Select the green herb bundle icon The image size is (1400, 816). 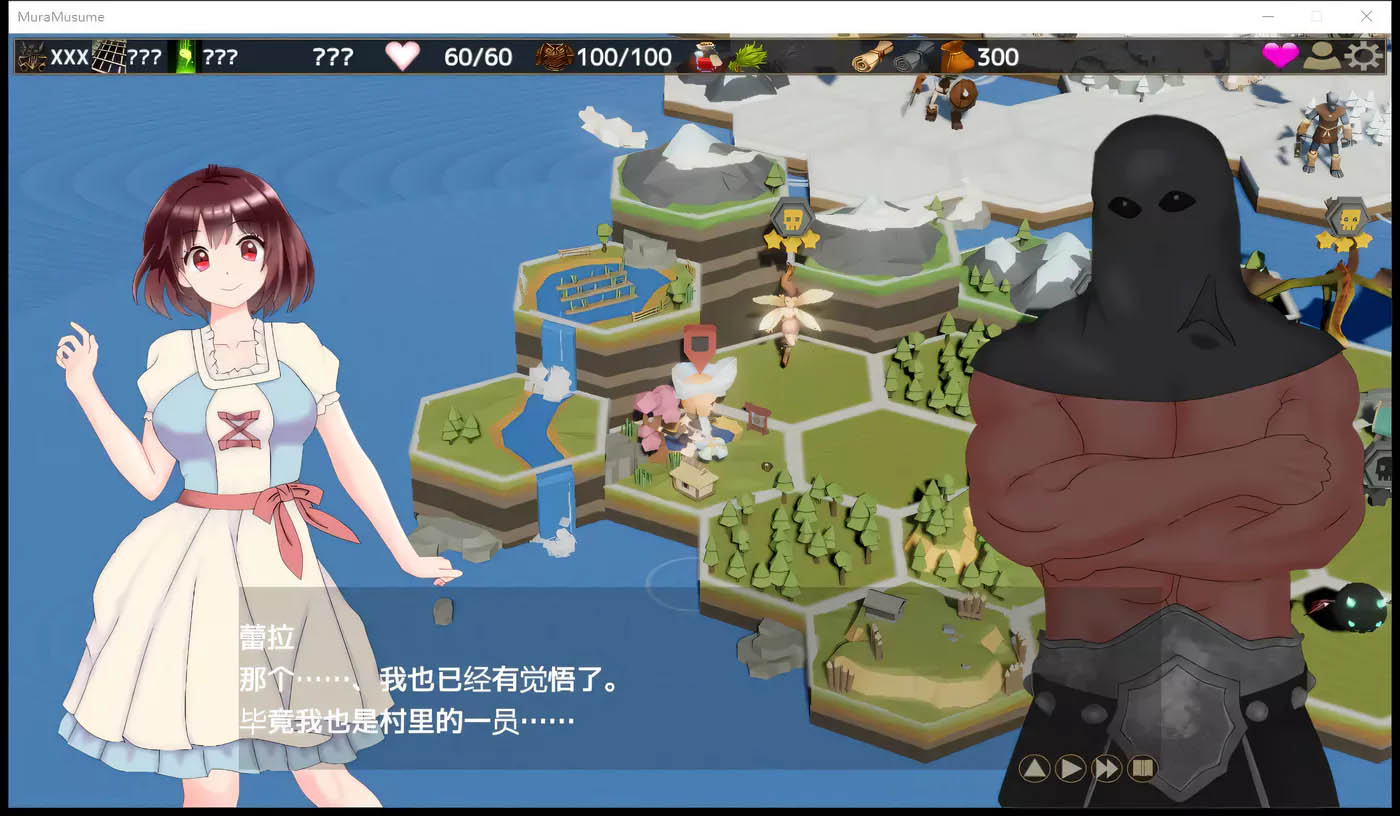(x=747, y=56)
